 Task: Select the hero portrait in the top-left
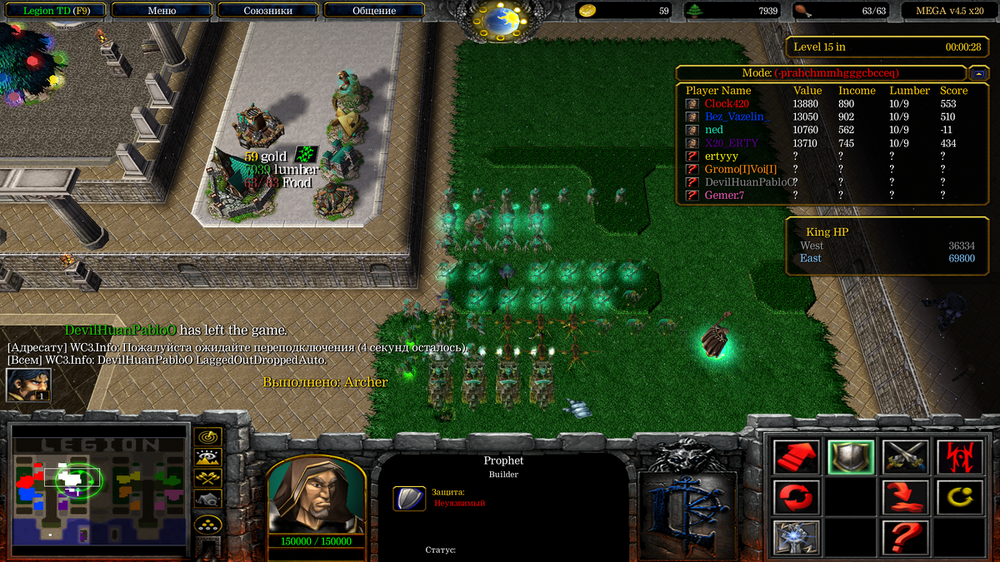click(x=28, y=385)
